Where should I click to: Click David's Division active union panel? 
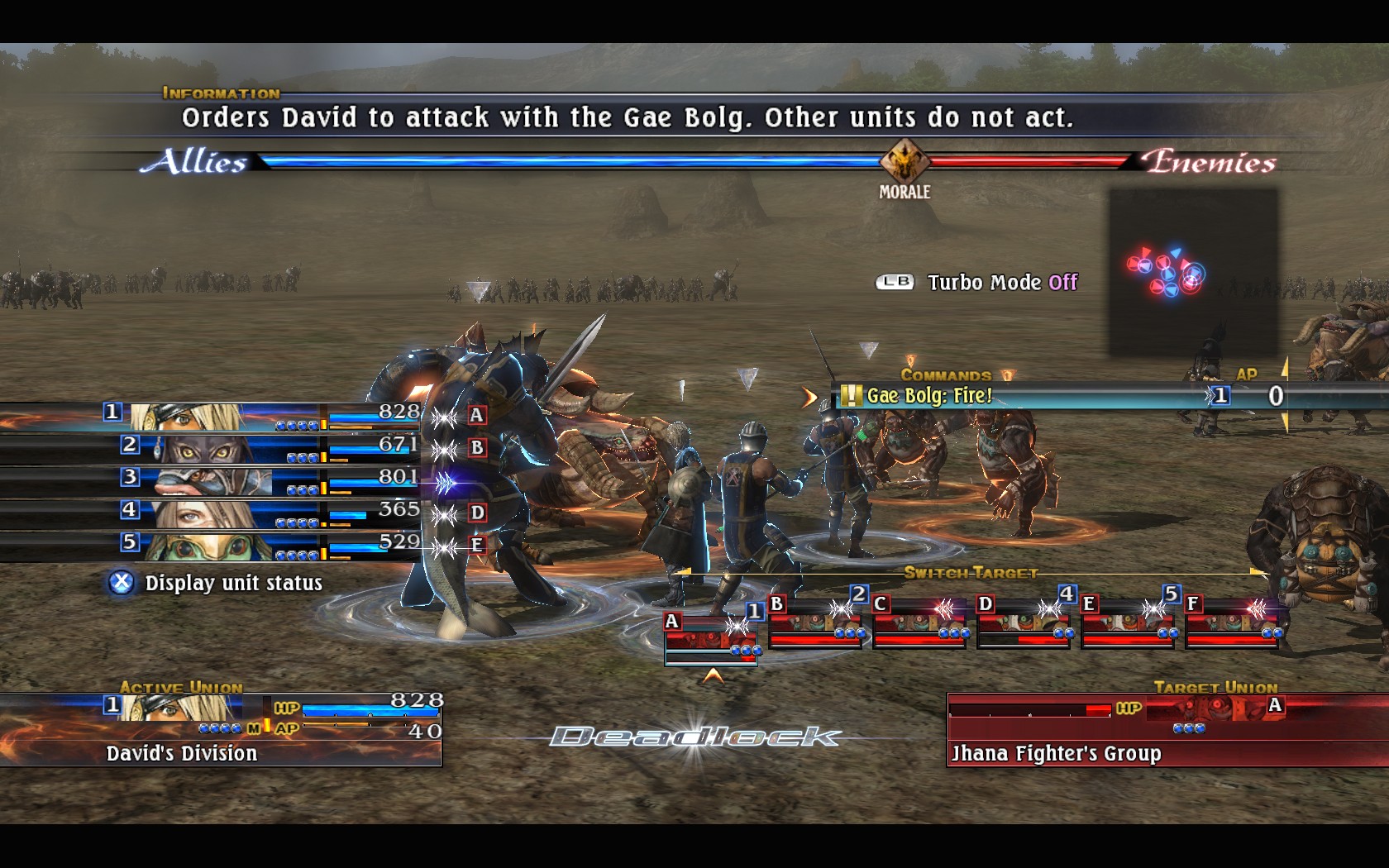220,729
